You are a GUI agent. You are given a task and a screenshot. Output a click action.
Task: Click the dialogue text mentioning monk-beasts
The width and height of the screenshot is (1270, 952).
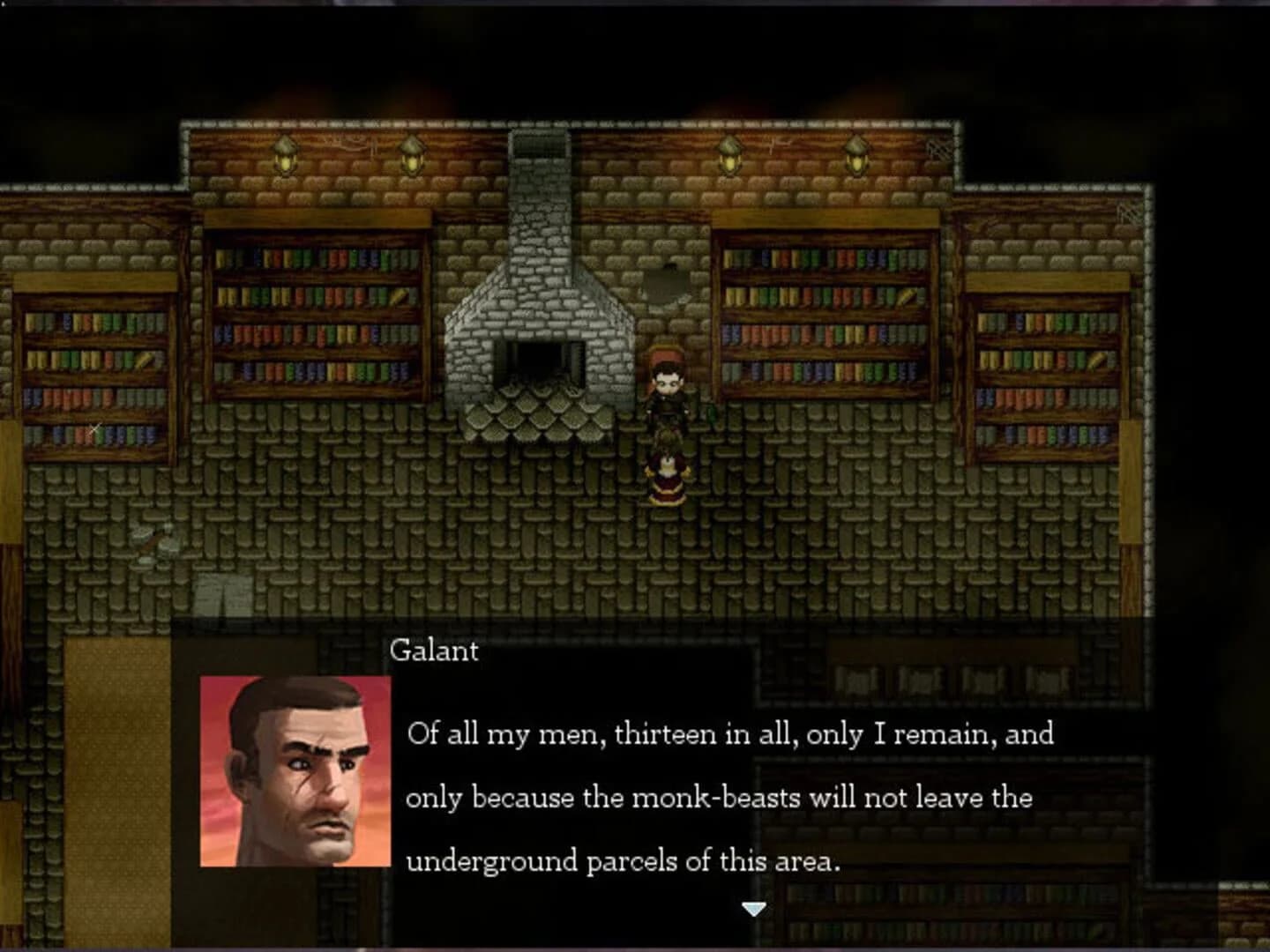point(719,800)
